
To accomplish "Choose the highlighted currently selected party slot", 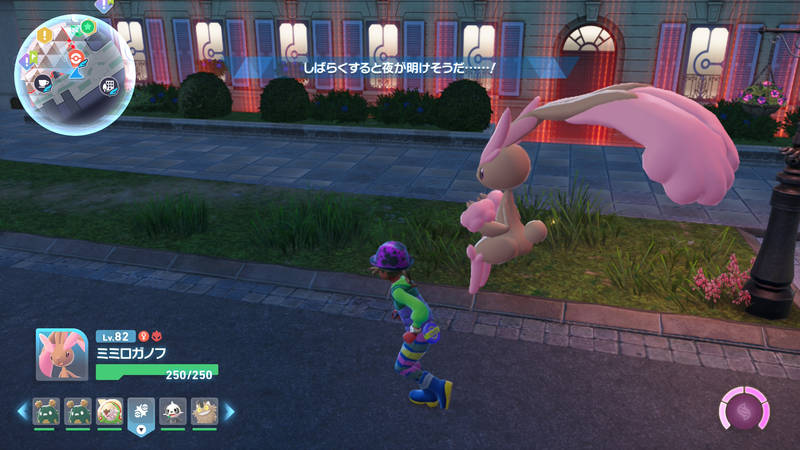I will click(141, 411).
